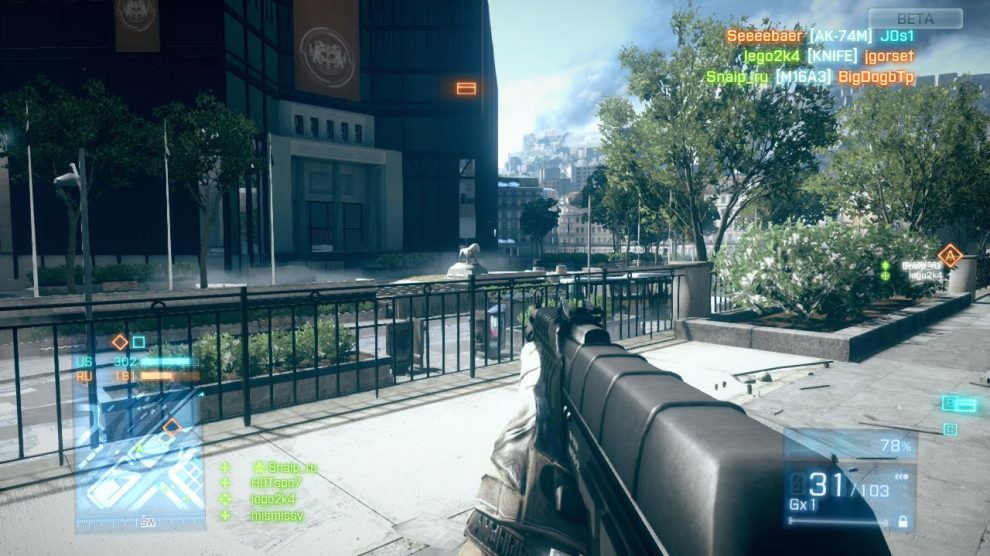Click objective A diamond marker

[950, 256]
